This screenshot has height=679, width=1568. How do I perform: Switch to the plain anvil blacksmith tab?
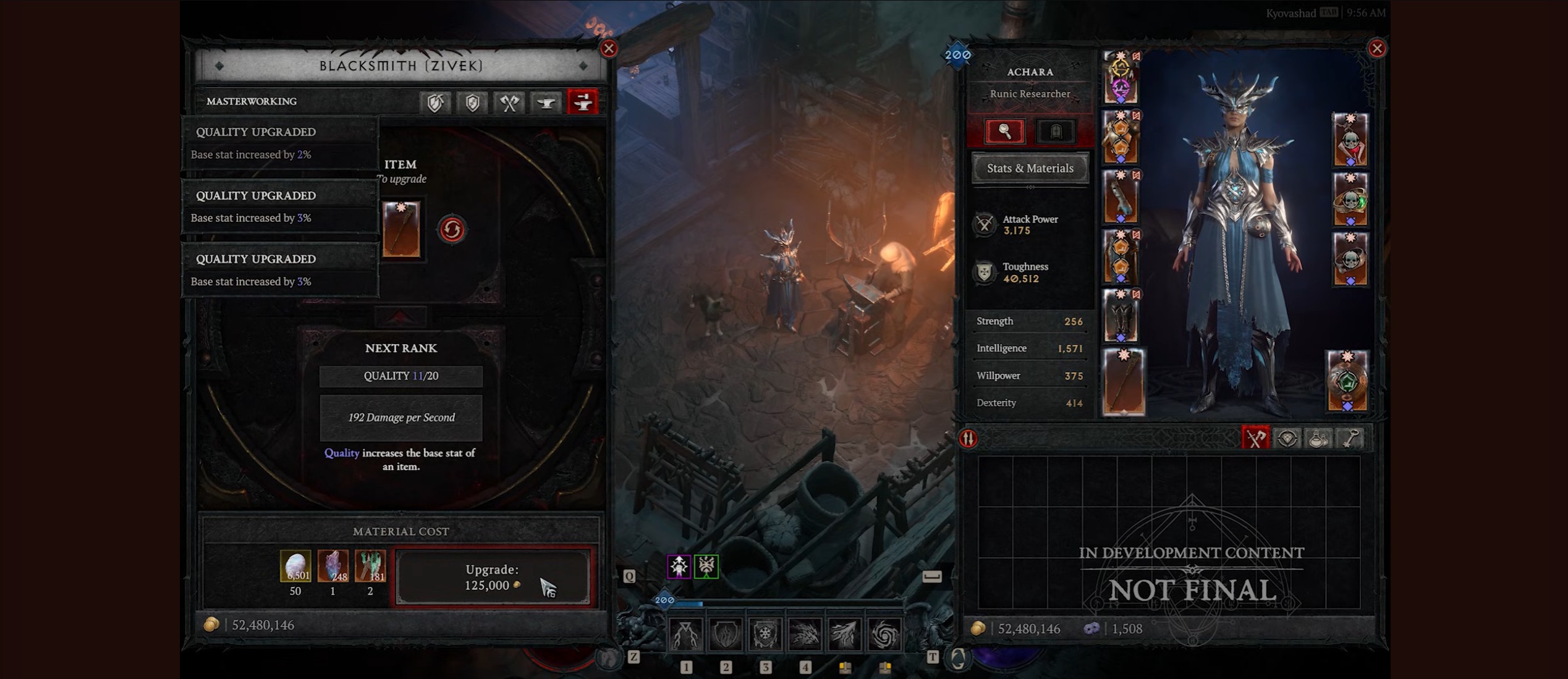coord(546,103)
